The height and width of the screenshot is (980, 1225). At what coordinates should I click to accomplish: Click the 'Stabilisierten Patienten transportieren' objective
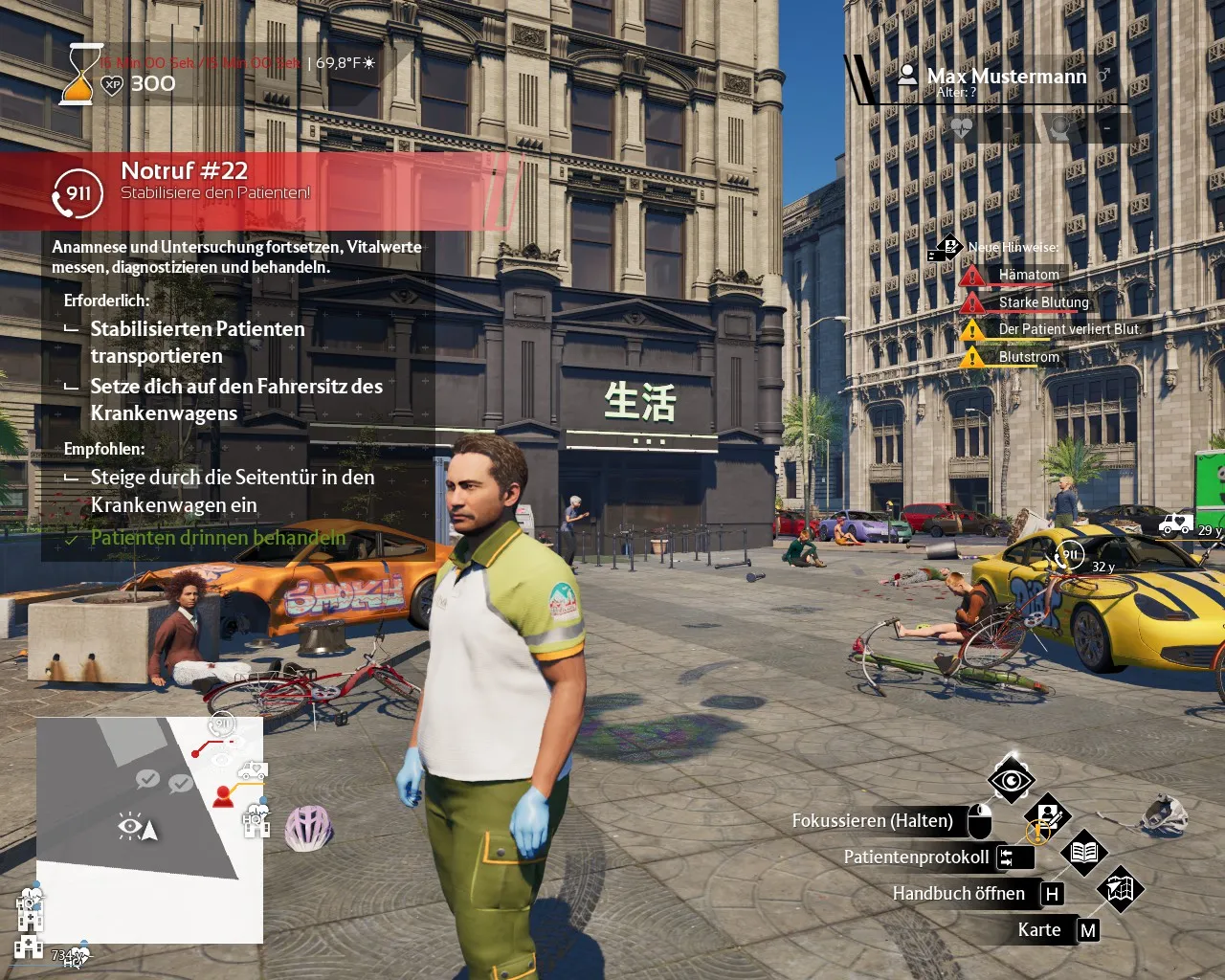197,342
